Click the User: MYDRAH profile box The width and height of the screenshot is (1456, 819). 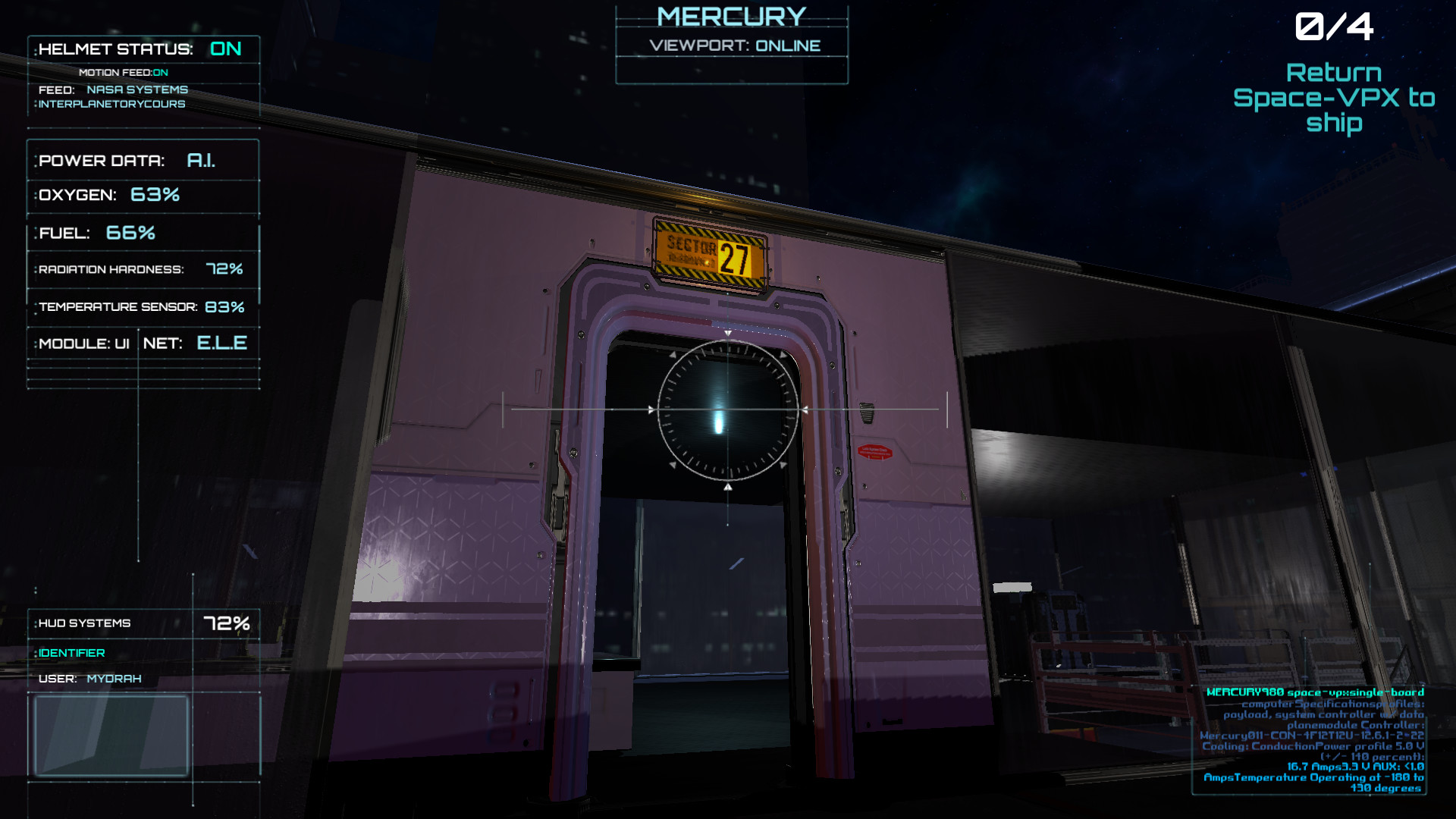[111, 736]
